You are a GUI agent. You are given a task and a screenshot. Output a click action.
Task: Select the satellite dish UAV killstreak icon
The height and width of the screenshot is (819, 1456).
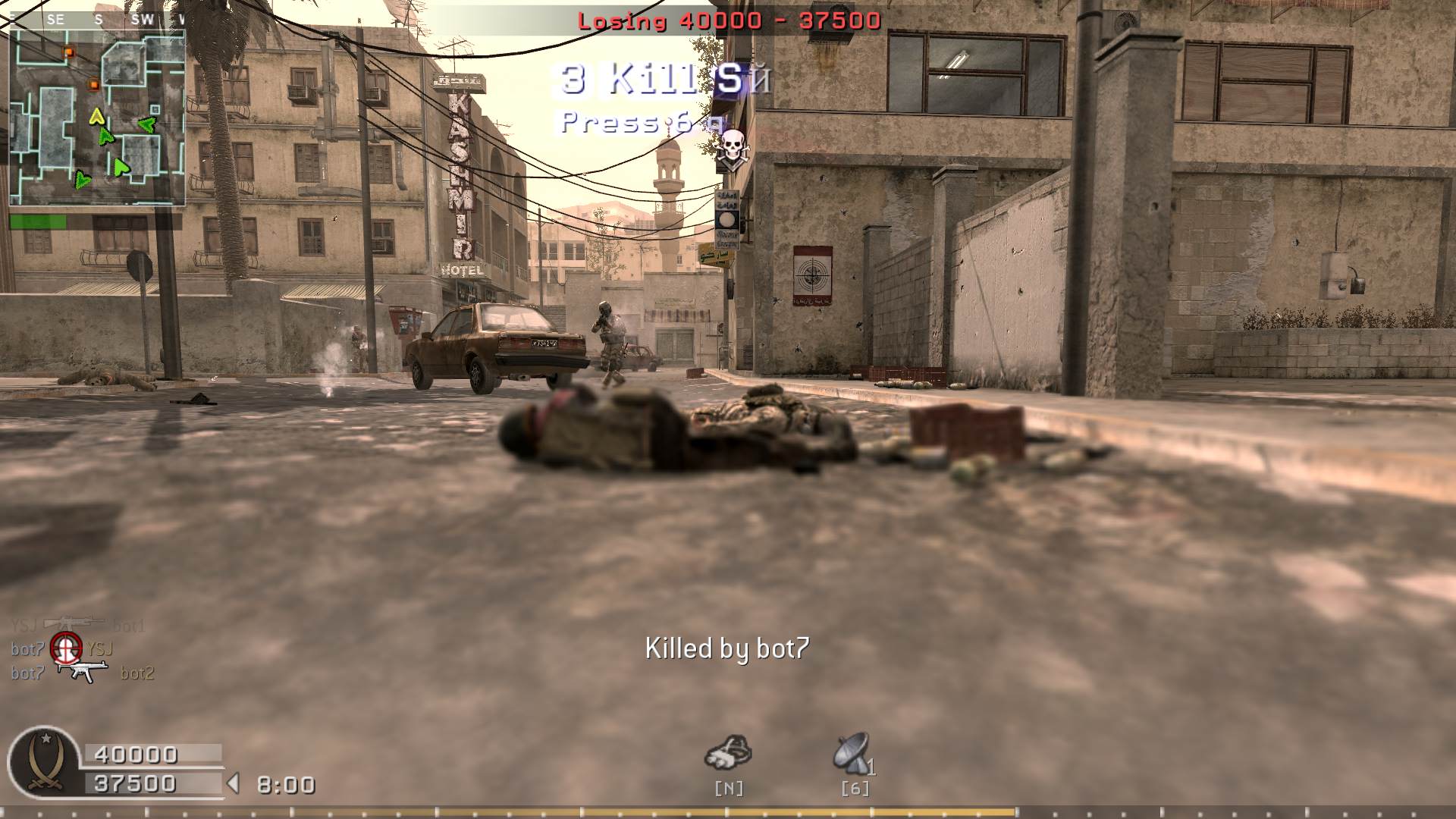point(852,753)
